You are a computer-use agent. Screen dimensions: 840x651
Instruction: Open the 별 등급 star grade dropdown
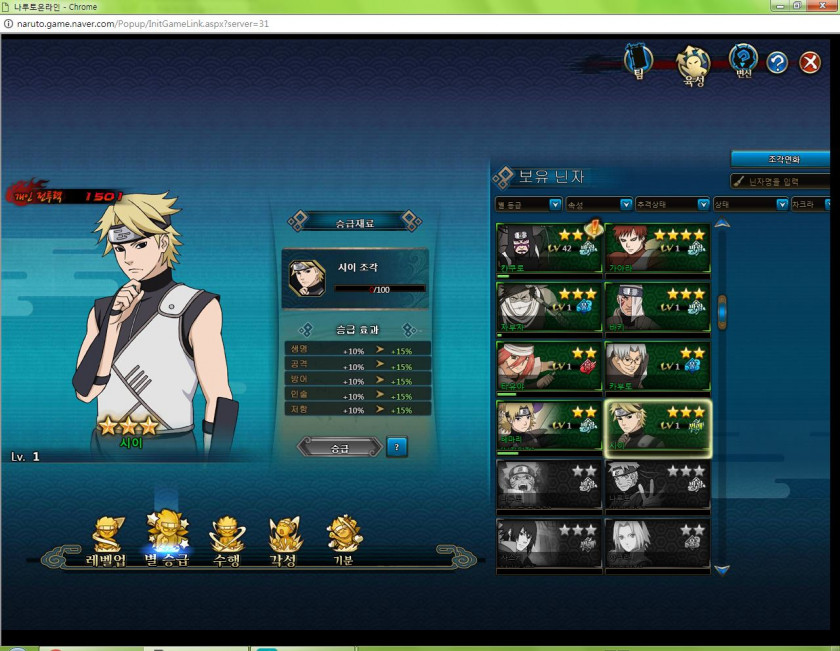pos(529,204)
